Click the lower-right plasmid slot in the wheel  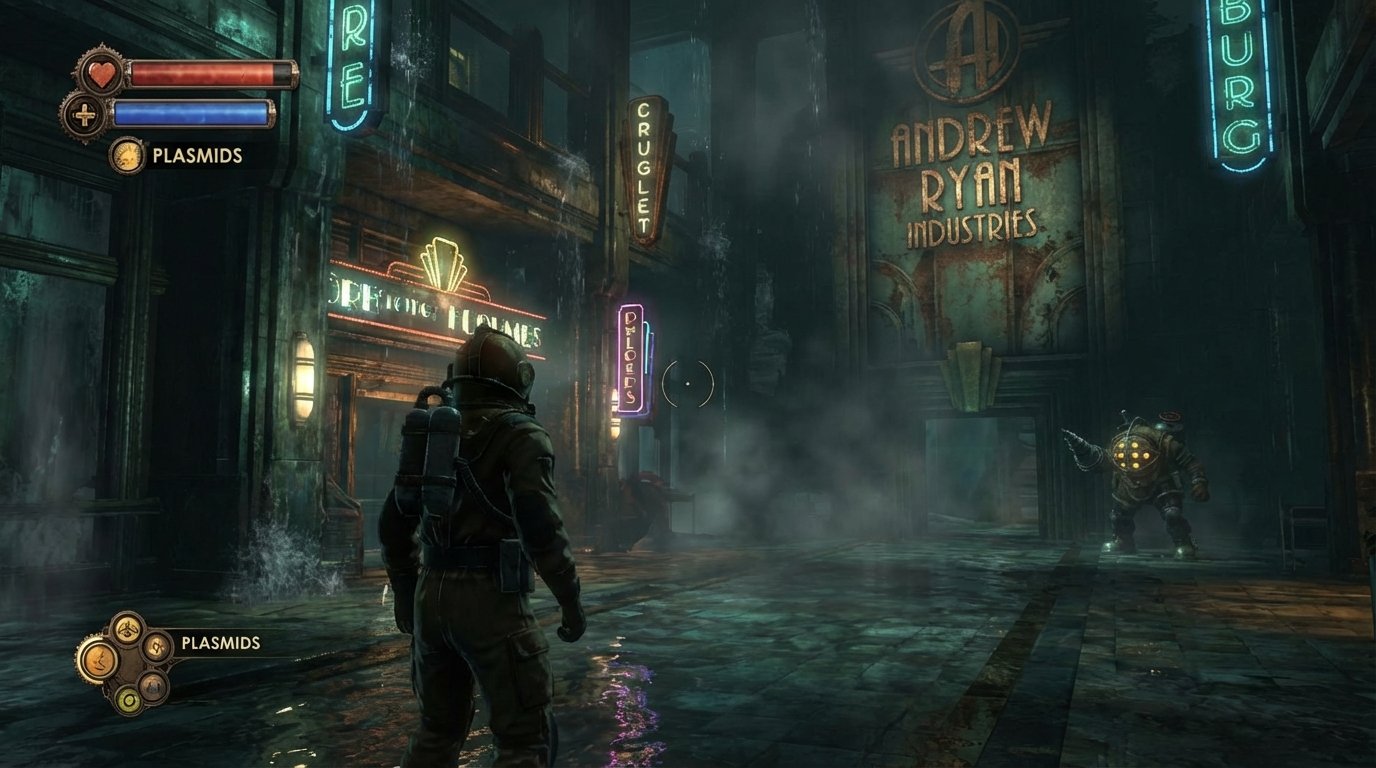coord(152,686)
